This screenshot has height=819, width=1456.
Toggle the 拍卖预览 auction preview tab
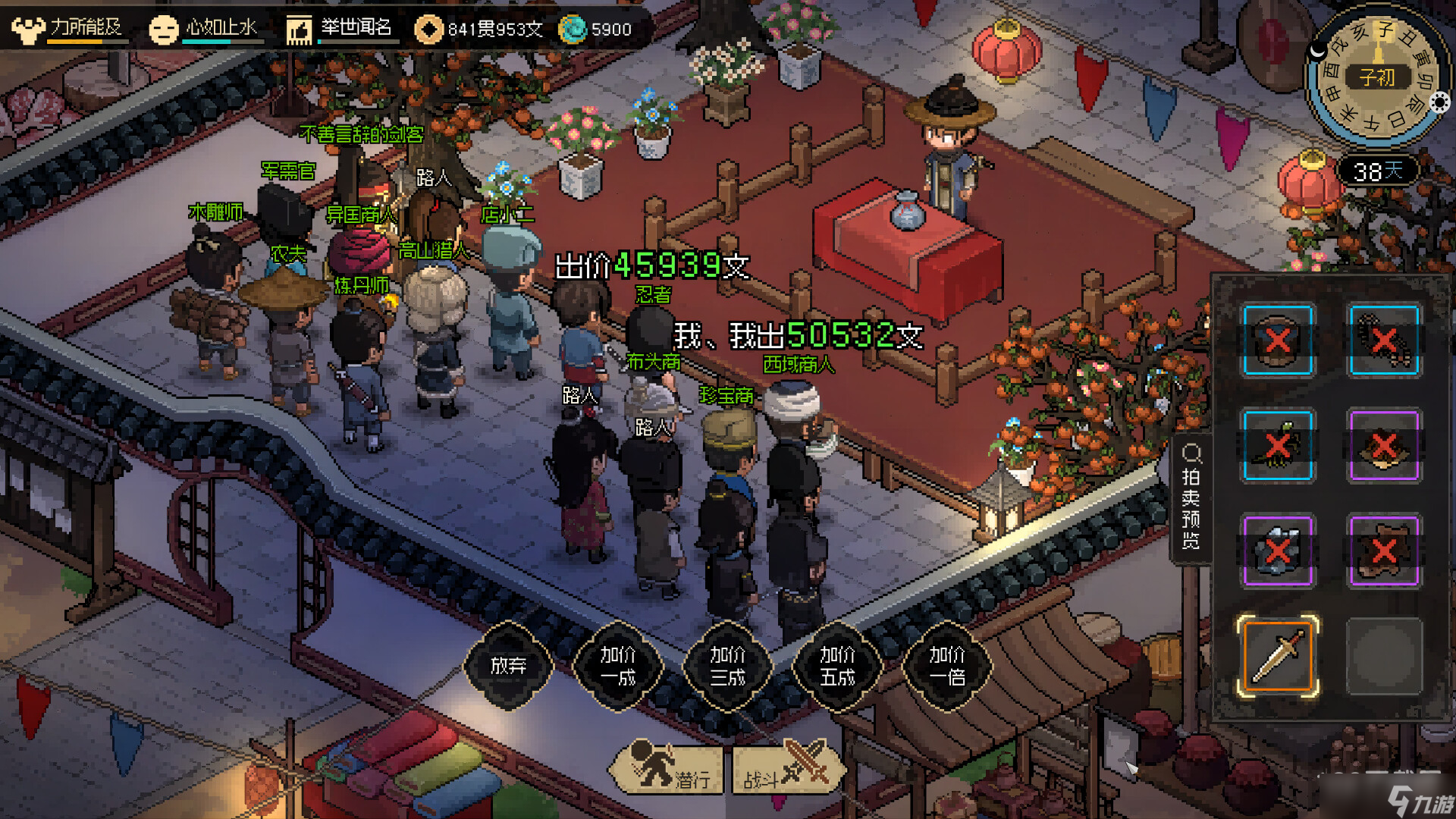click(x=1191, y=498)
